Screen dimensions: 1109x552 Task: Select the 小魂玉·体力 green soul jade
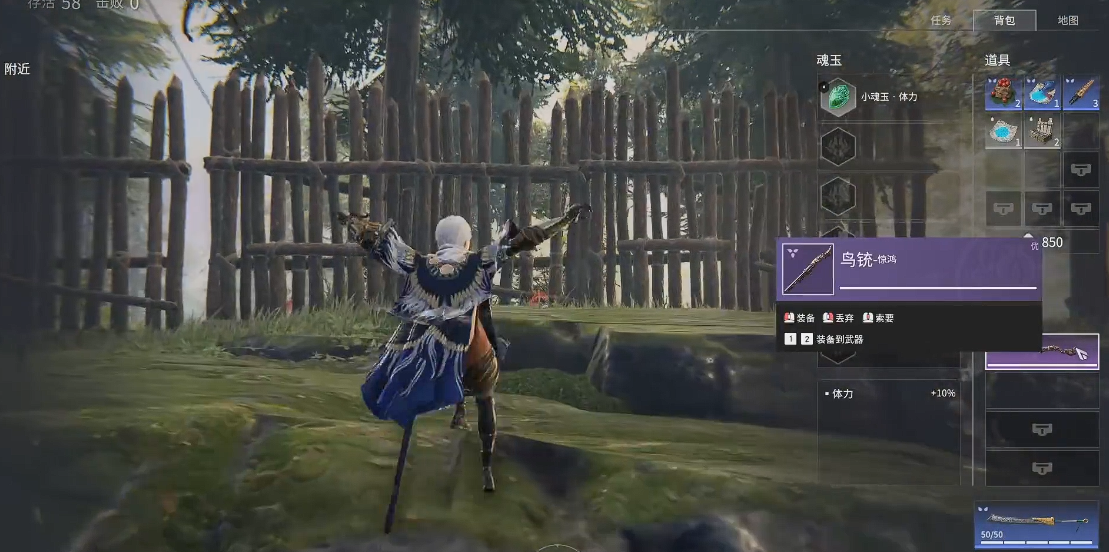[838, 97]
